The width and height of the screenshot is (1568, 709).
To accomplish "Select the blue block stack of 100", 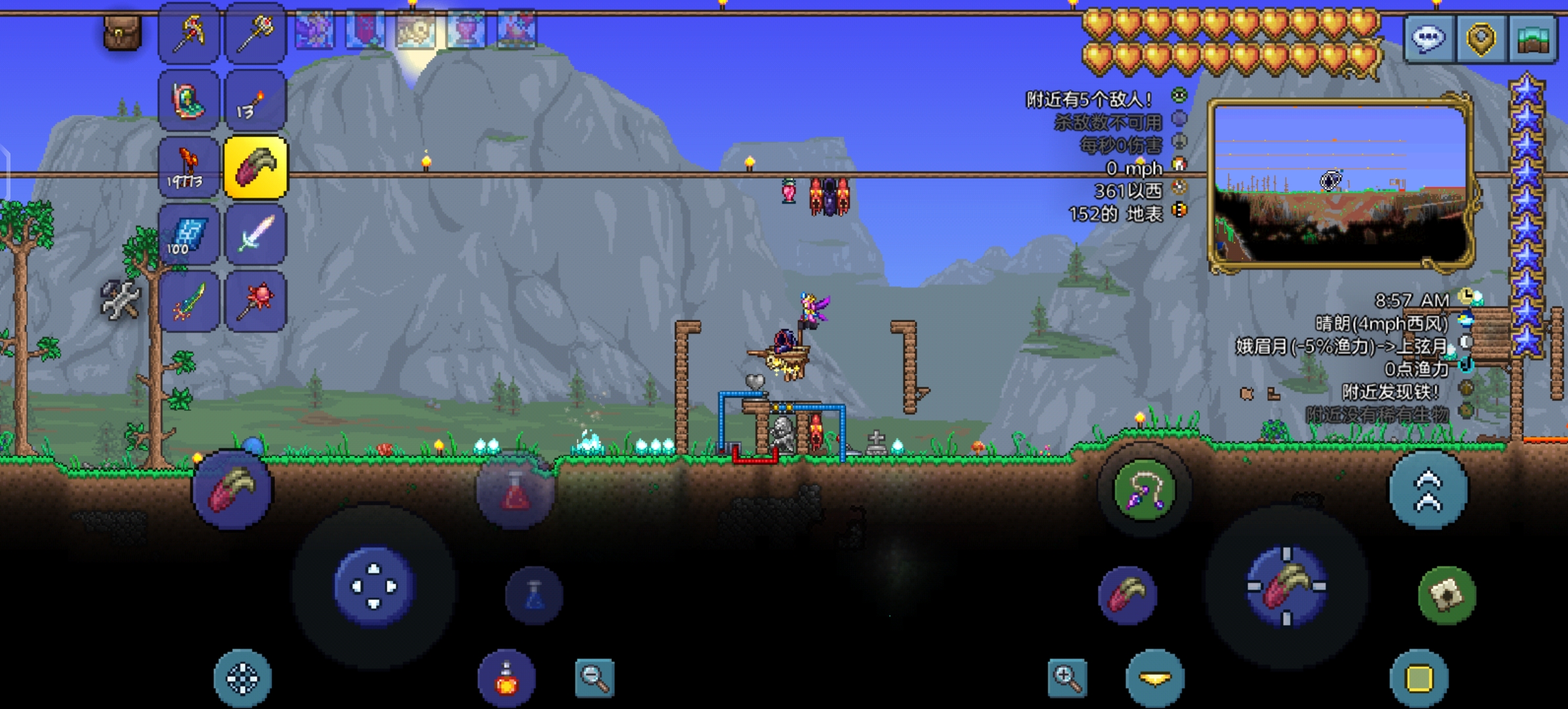I will (x=189, y=235).
